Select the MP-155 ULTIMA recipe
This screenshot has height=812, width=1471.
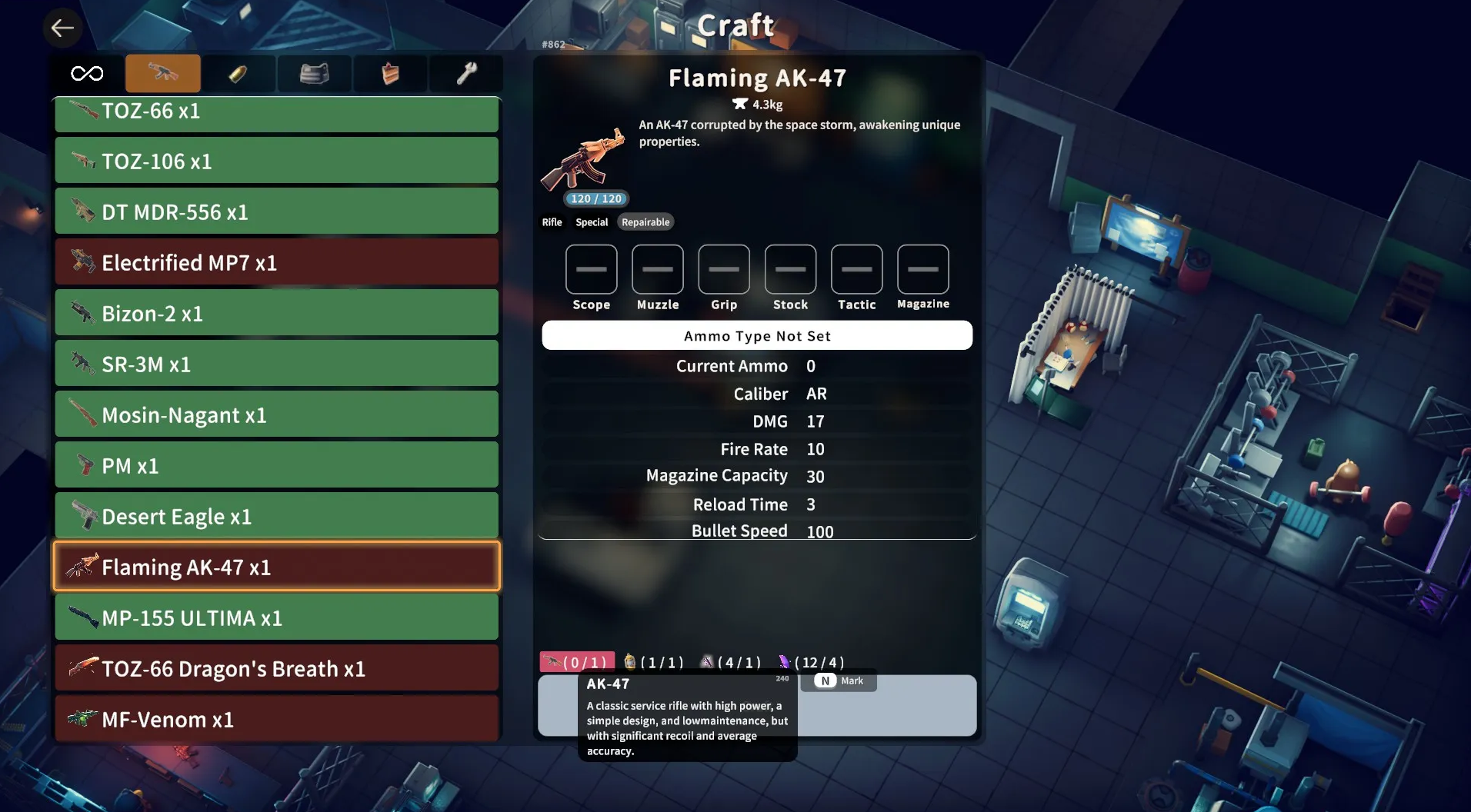276,618
